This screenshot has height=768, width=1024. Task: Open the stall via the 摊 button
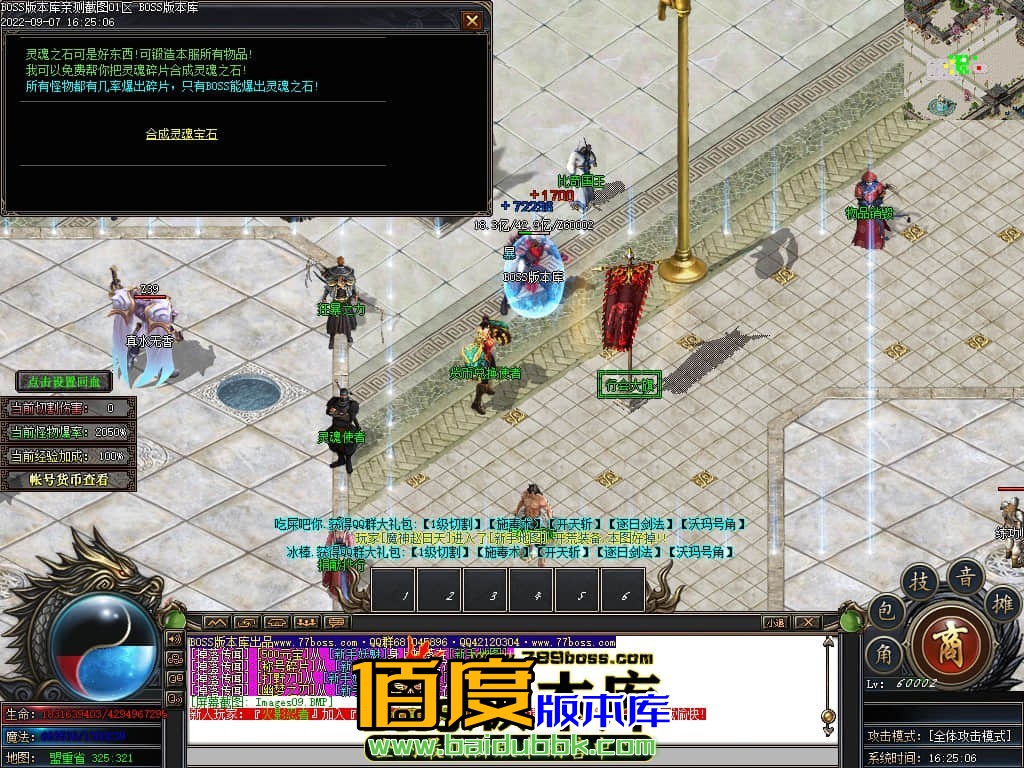pyautogui.click(x=1002, y=603)
